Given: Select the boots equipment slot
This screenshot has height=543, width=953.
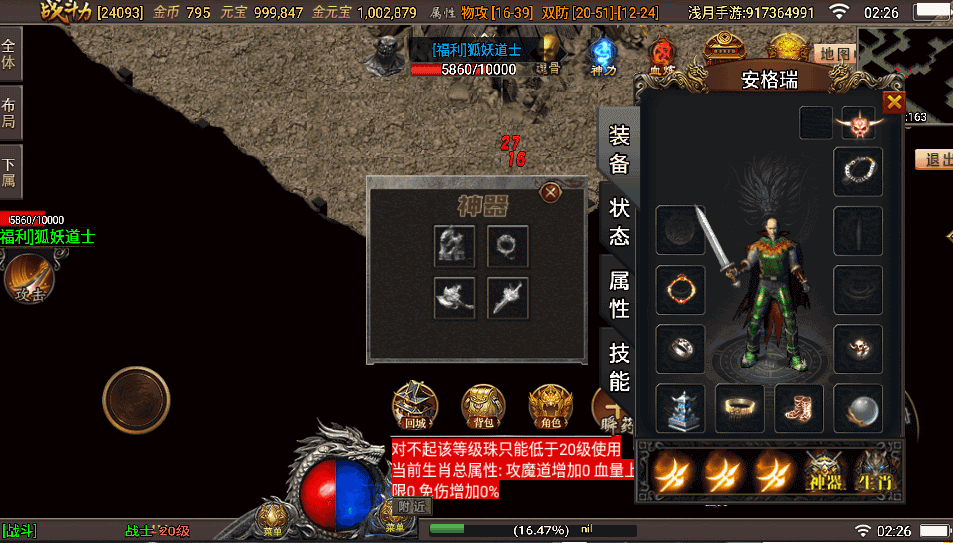Looking at the screenshot, I should [x=798, y=409].
